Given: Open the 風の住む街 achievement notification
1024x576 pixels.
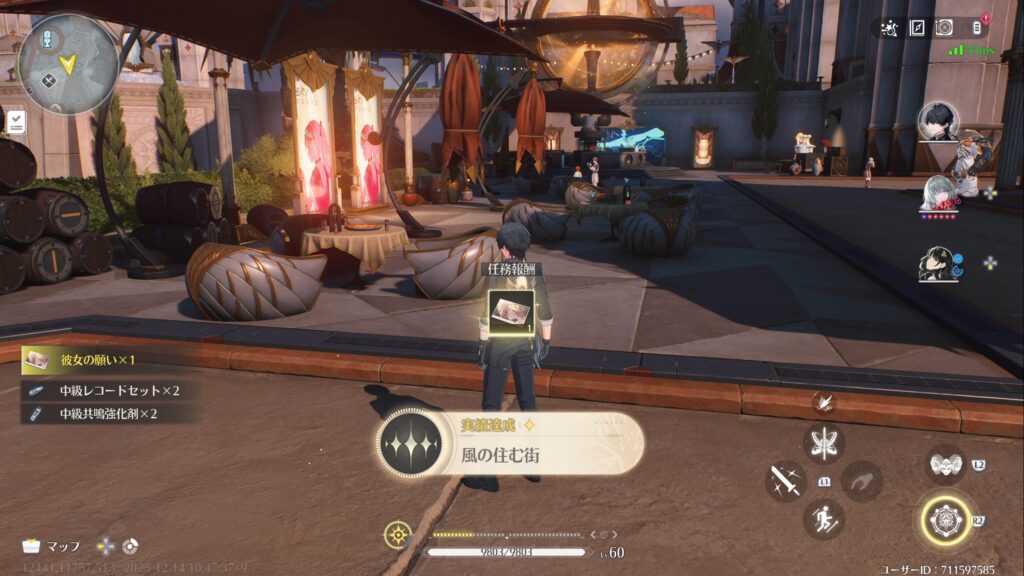Looking at the screenshot, I should pyautogui.click(x=510, y=443).
